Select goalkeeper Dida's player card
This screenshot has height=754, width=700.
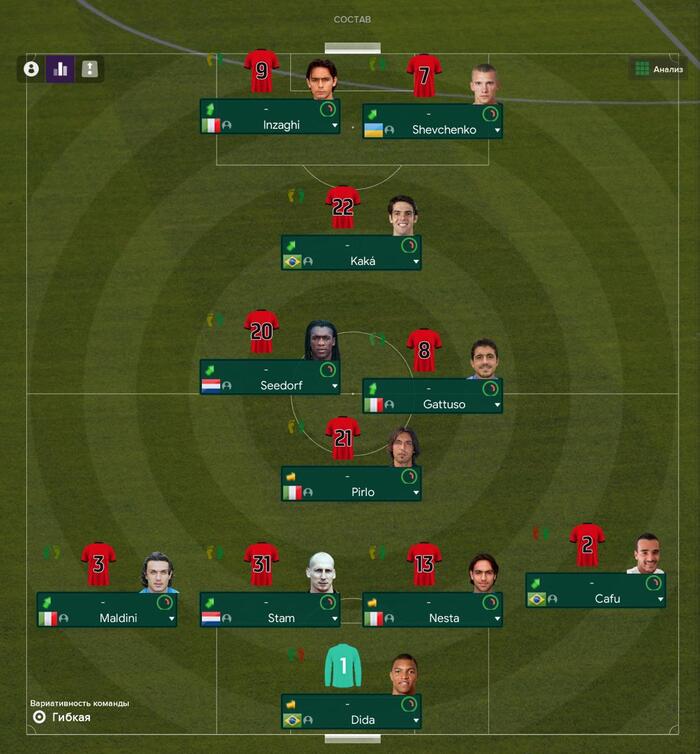click(350, 711)
